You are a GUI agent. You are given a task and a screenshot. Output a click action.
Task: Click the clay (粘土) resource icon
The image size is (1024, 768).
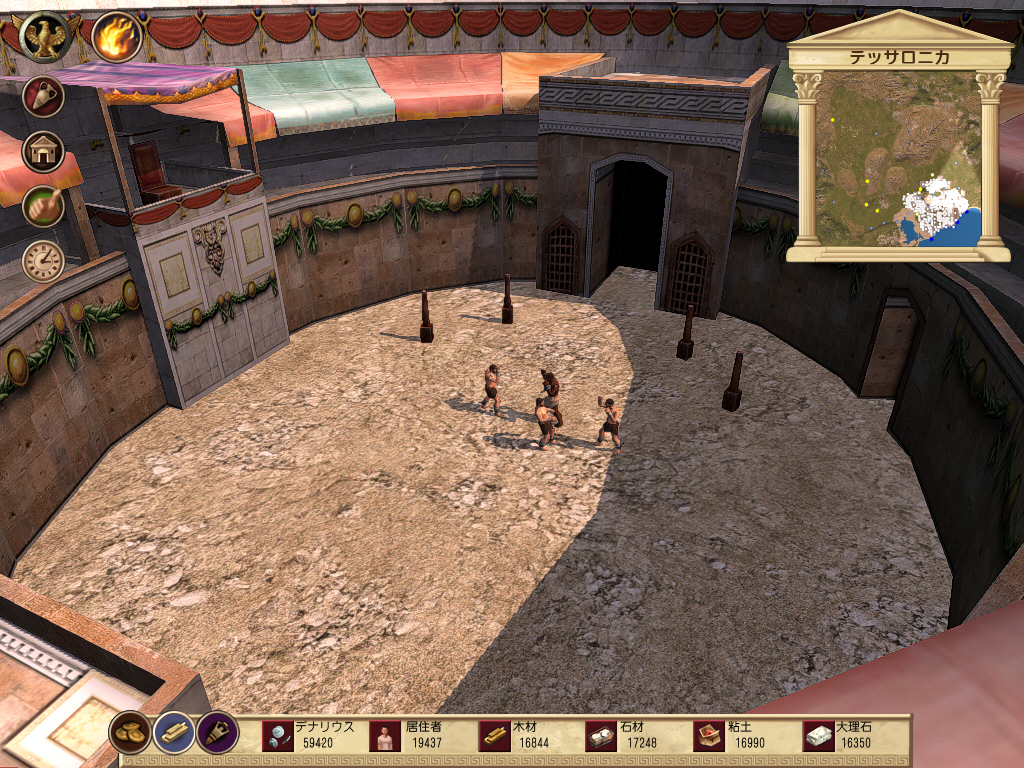pyautogui.click(x=709, y=737)
